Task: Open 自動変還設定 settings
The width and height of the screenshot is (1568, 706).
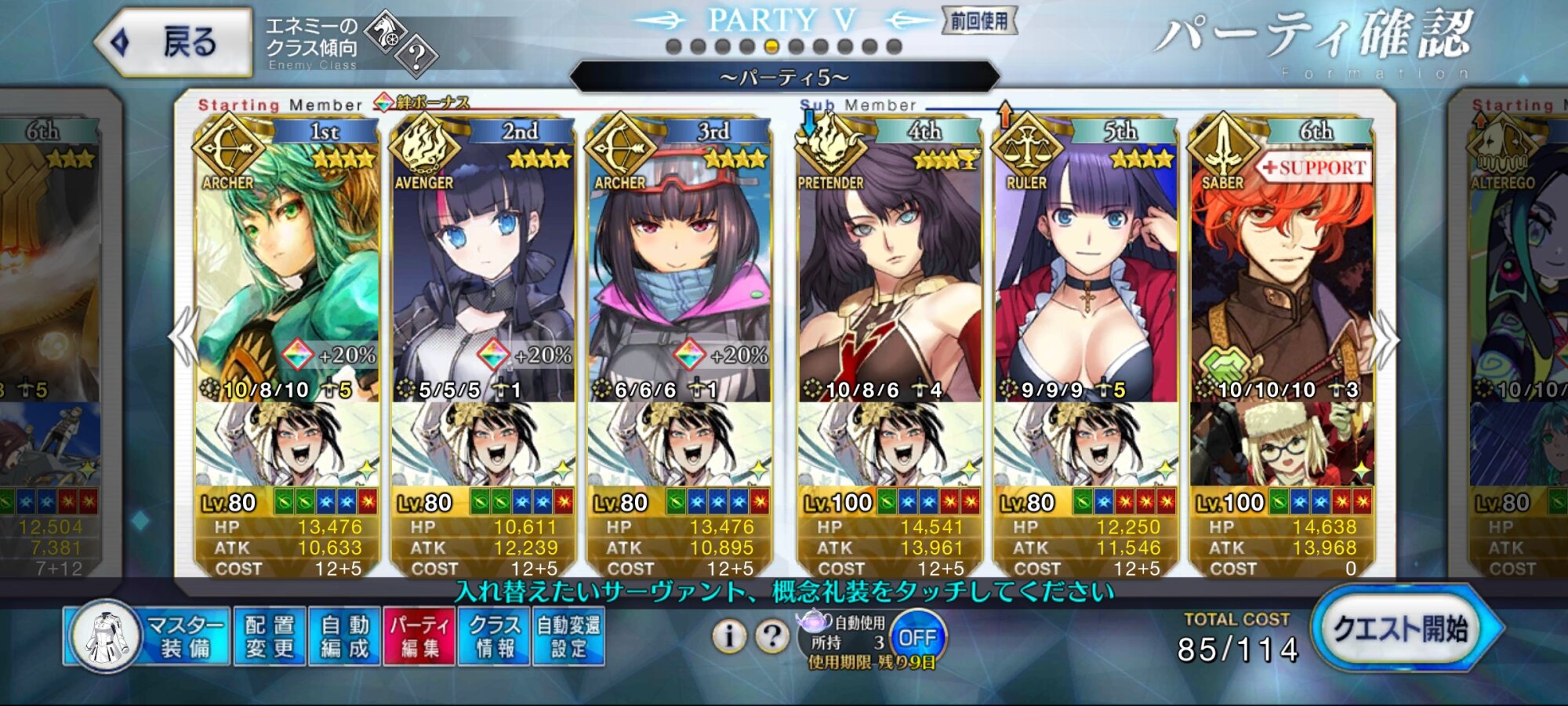Action: pos(568,636)
